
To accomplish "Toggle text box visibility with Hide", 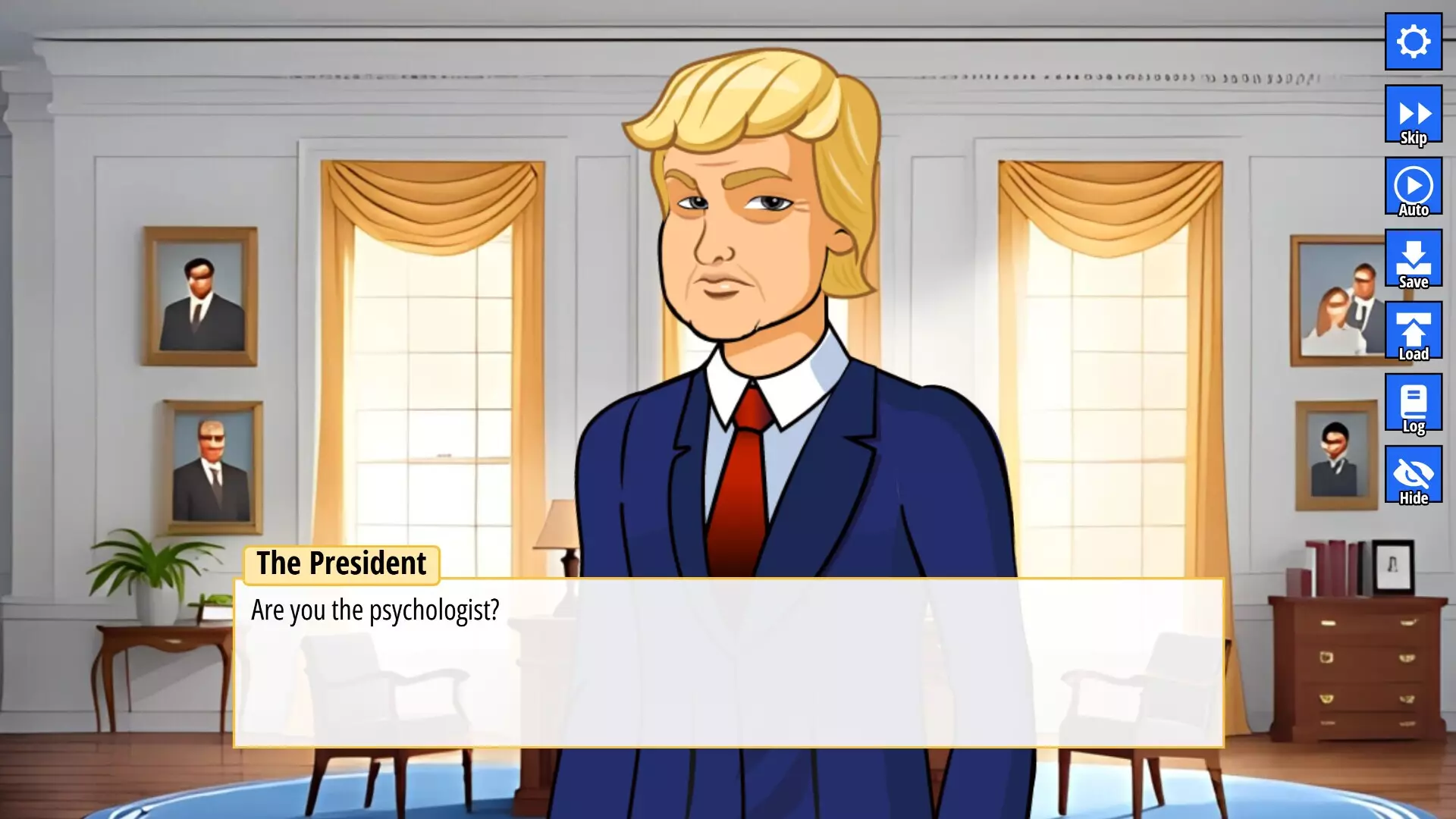I will pyautogui.click(x=1413, y=474).
